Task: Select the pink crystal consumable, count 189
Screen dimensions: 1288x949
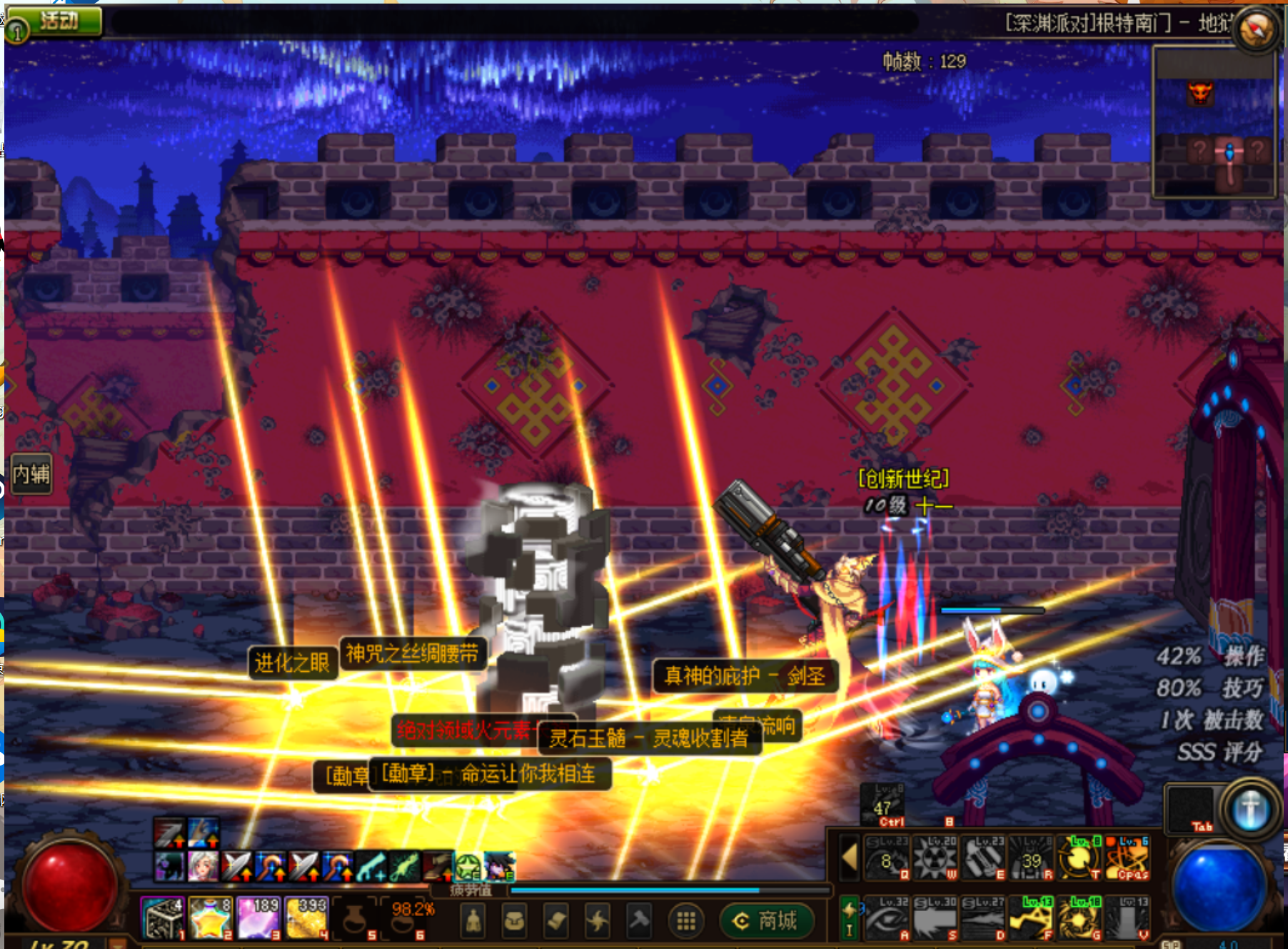Action: [x=258, y=918]
